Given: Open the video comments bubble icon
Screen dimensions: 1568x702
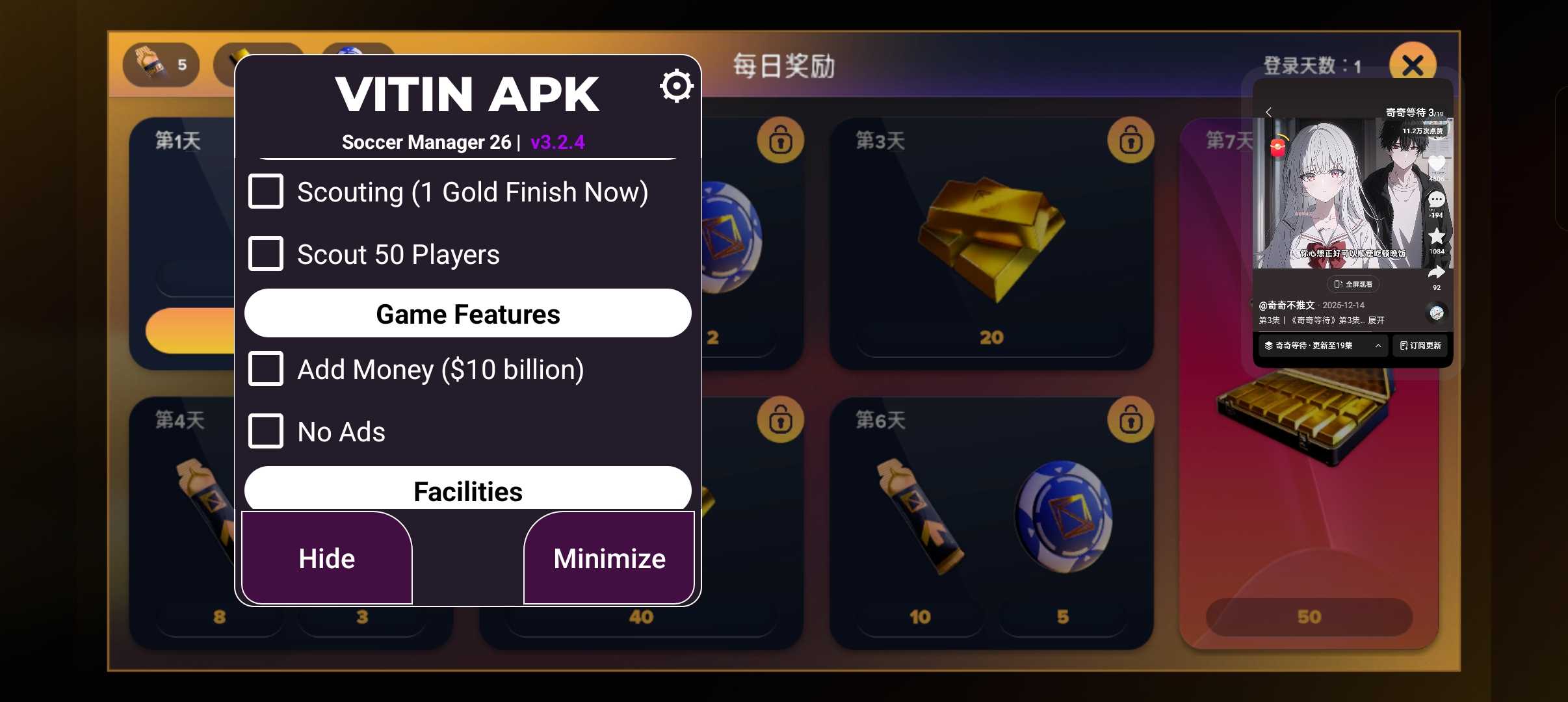Looking at the screenshot, I should 1436,200.
